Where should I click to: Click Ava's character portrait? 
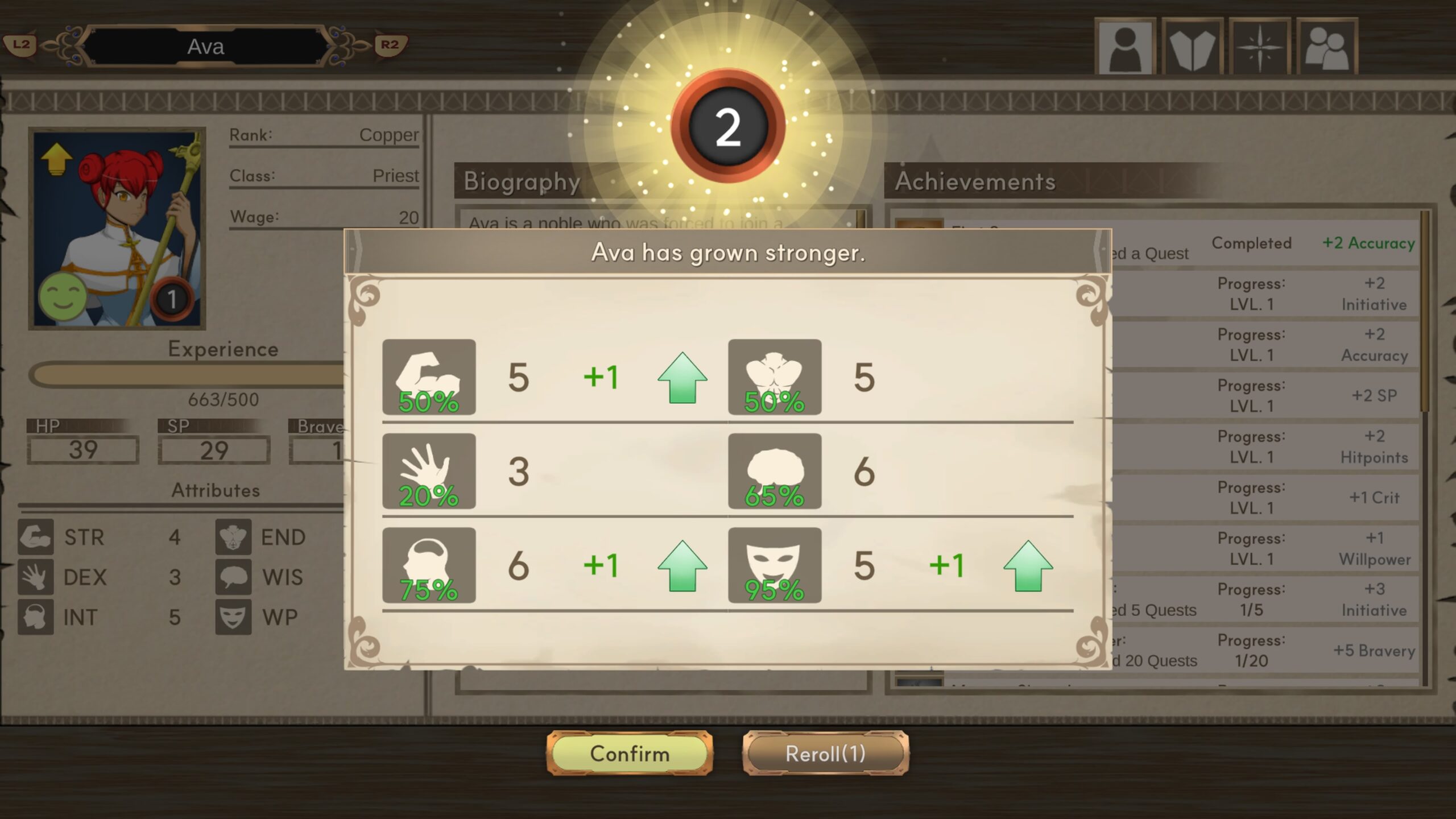(x=117, y=229)
